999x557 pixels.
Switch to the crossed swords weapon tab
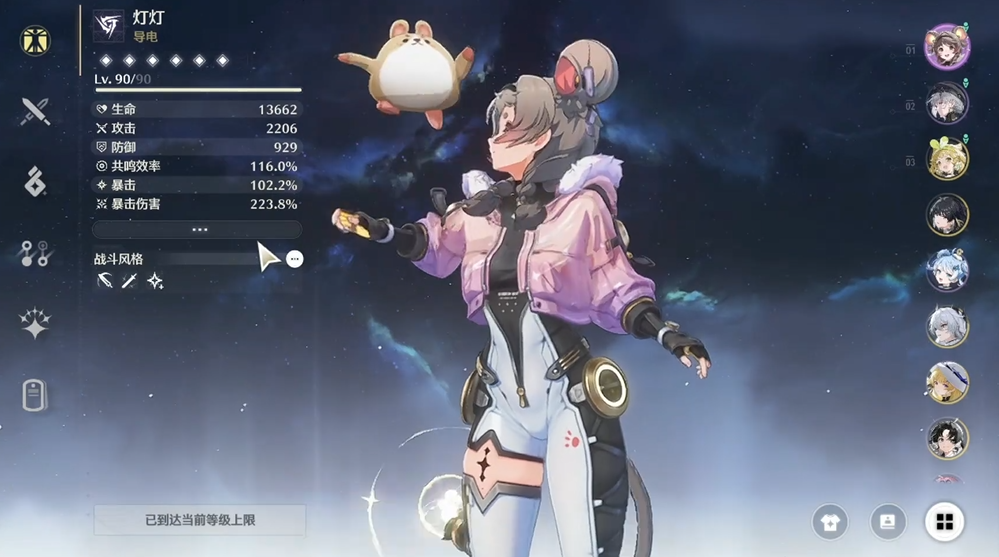click(35, 111)
